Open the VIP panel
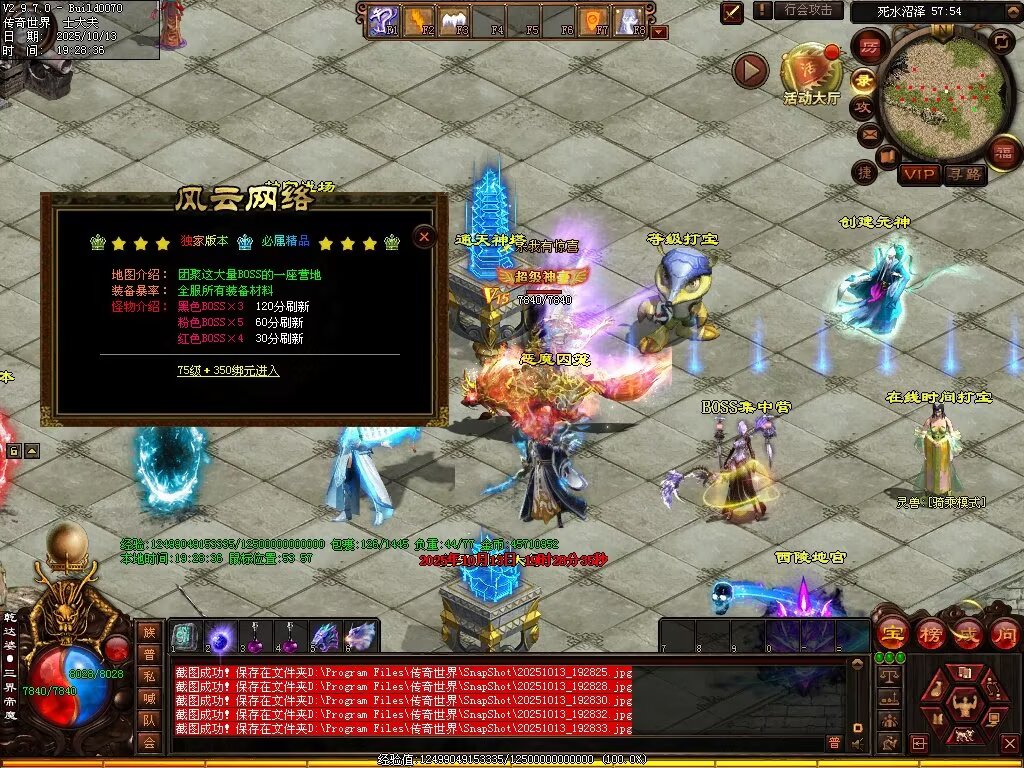 click(x=918, y=174)
